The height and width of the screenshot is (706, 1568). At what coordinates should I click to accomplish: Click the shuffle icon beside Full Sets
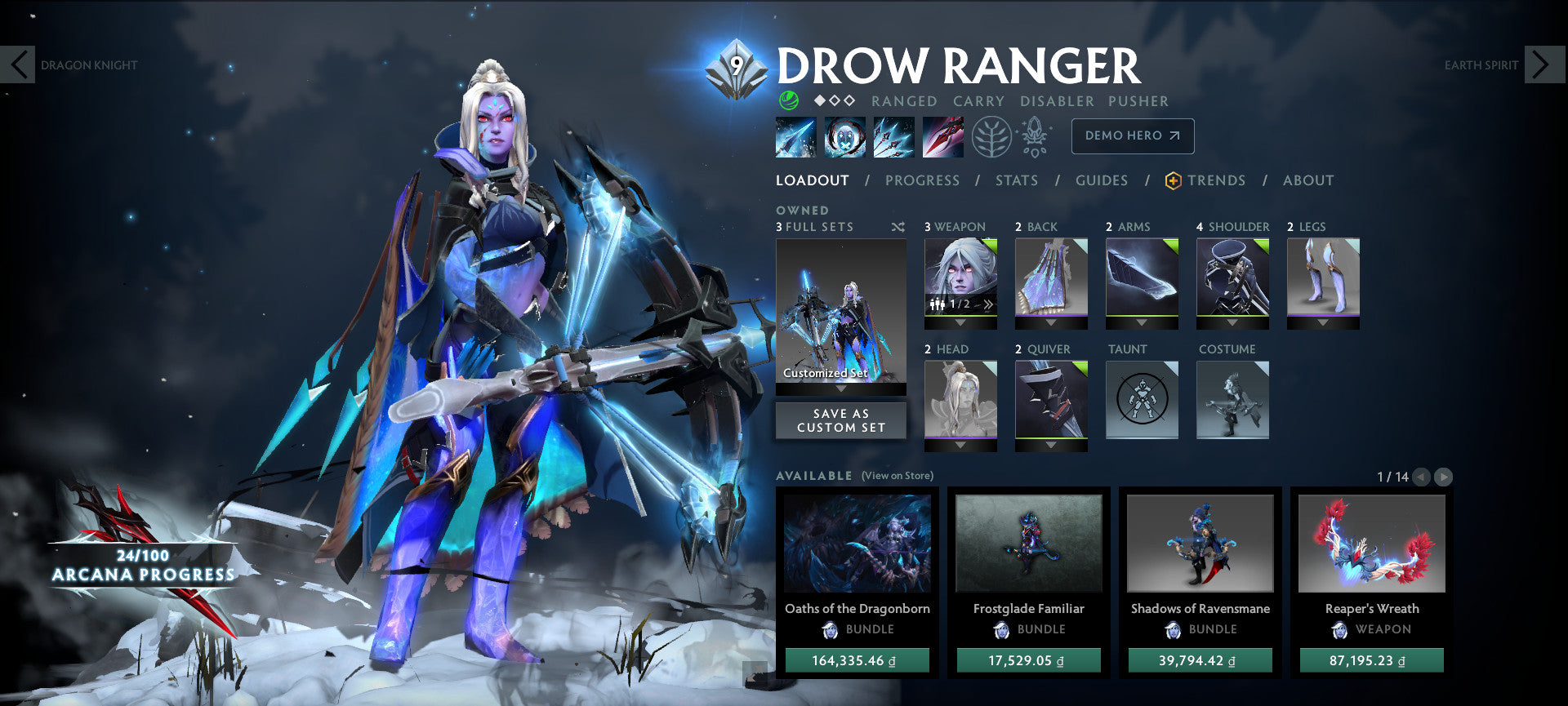tap(897, 228)
